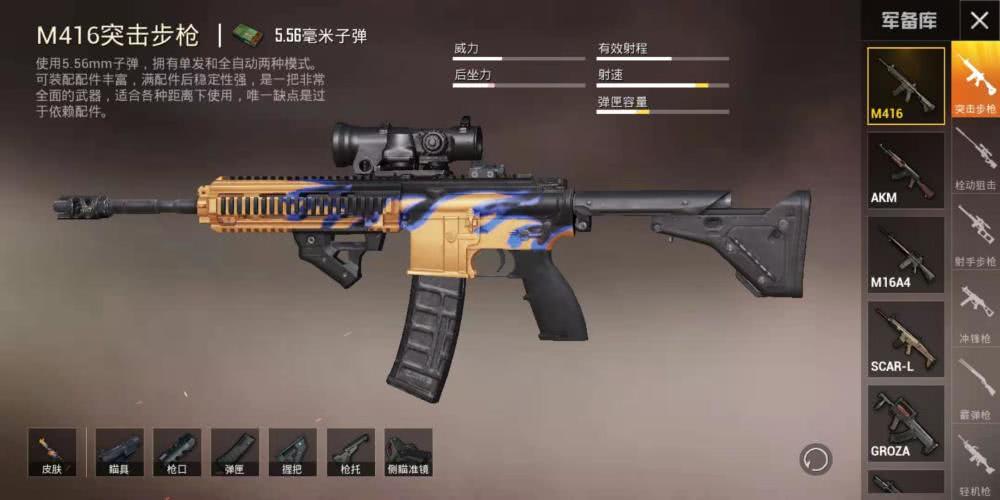The image size is (1000, 500).
Task: Switch to the 轻机枪 light machine gun tab
Action: [975, 461]
